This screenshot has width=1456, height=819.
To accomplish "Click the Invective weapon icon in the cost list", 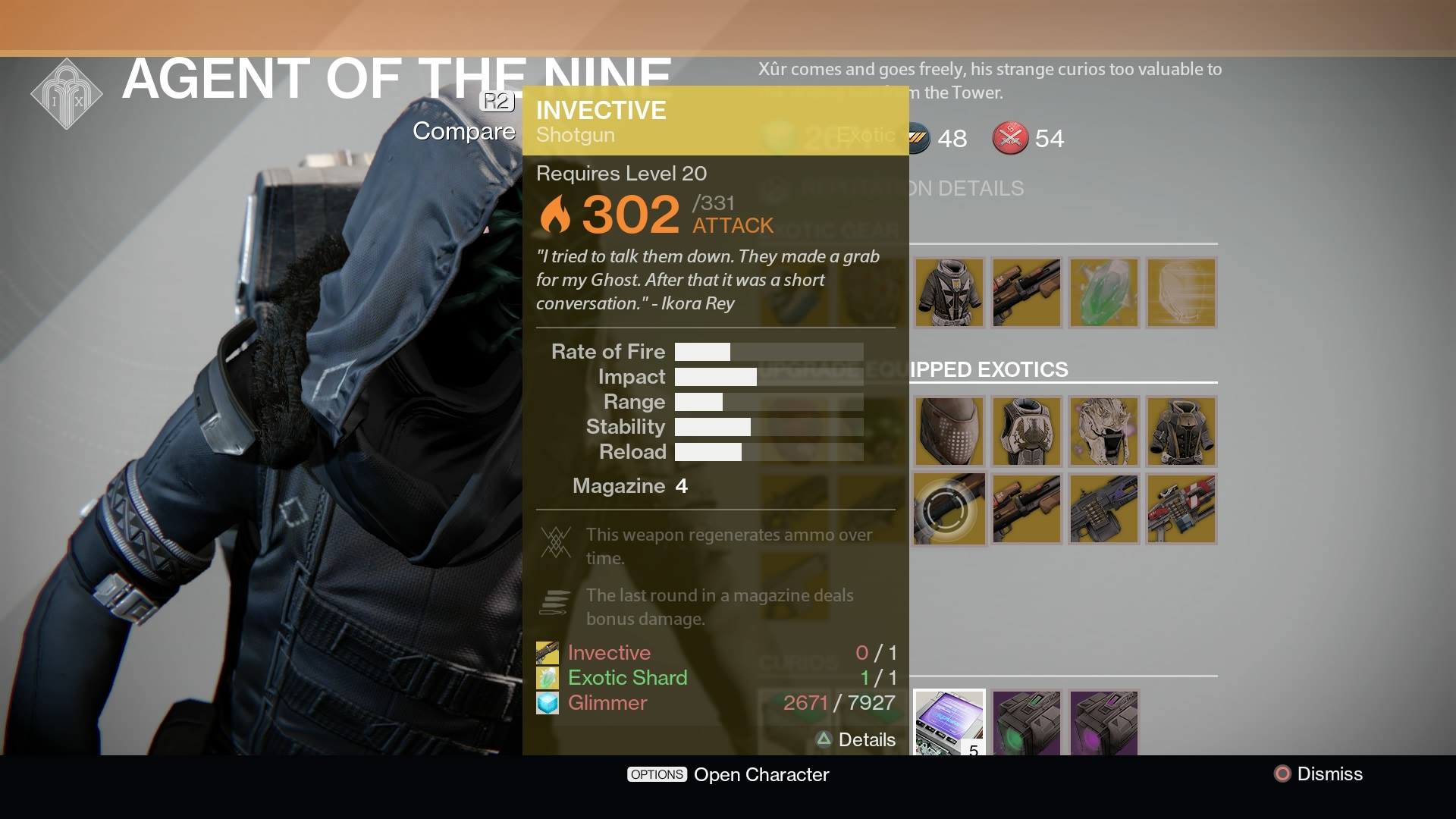I will coord(548,652).
